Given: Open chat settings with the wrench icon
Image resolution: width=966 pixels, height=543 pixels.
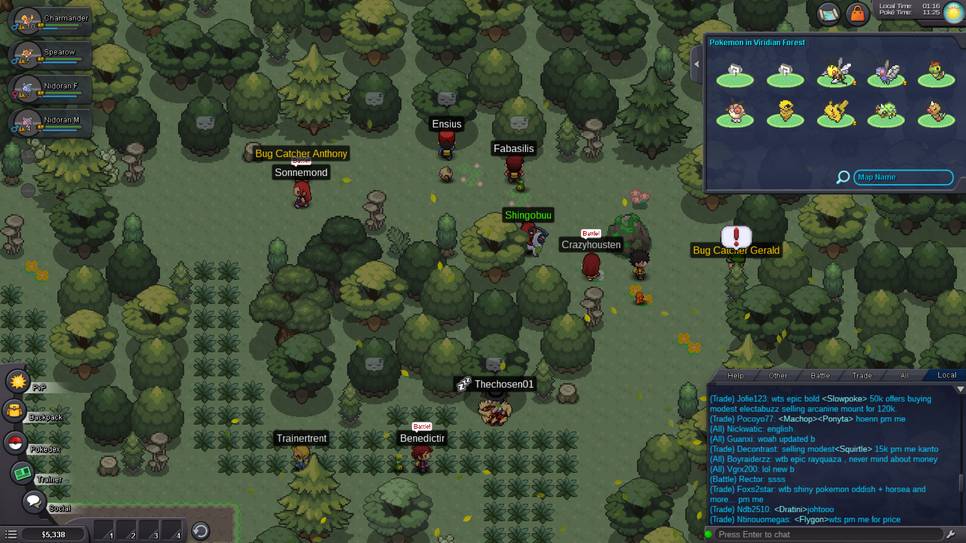Looking at the screenshot, I should coord(950,535).
